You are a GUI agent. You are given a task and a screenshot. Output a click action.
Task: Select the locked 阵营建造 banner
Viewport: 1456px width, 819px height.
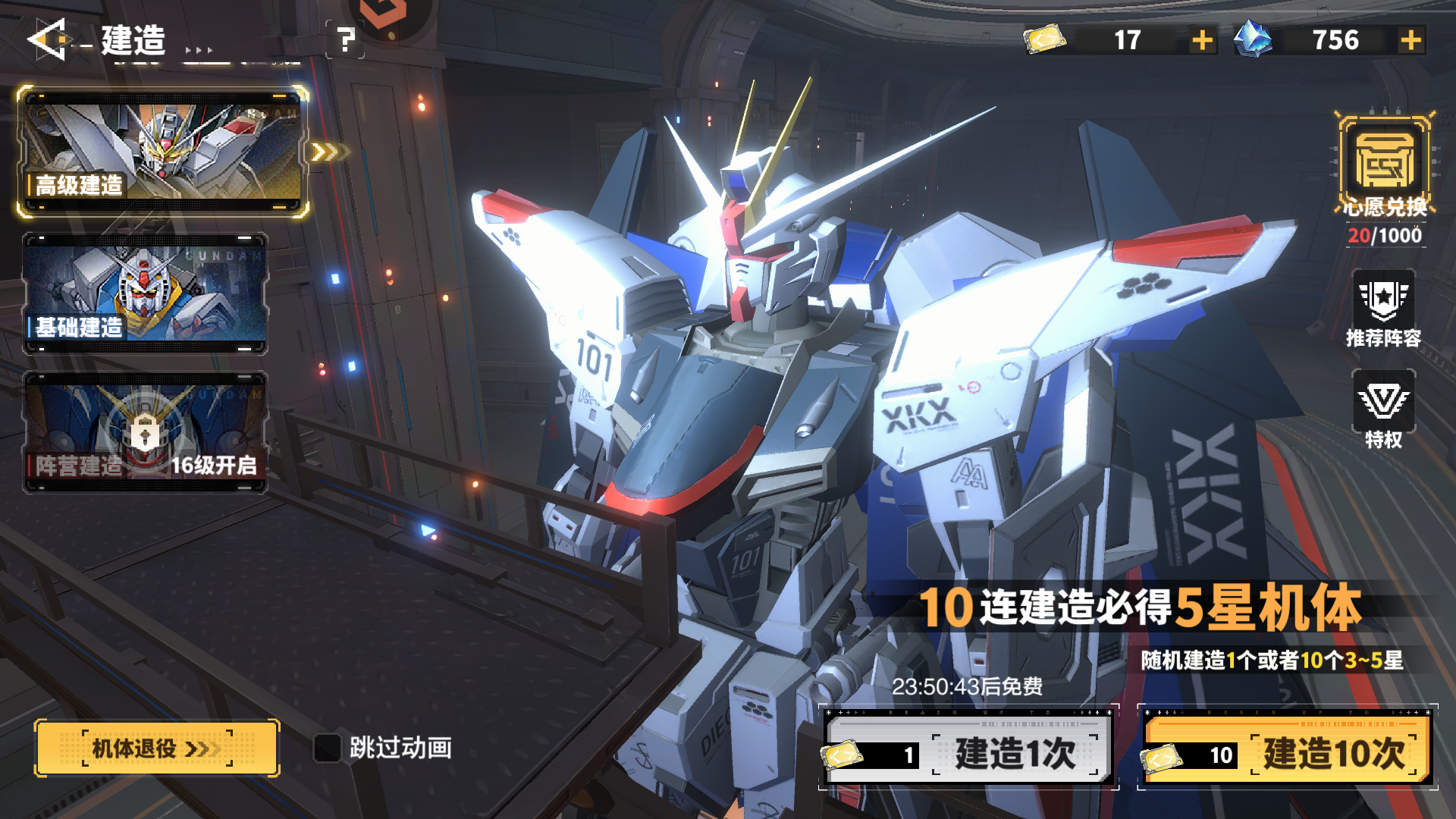(x=146, y=432)
